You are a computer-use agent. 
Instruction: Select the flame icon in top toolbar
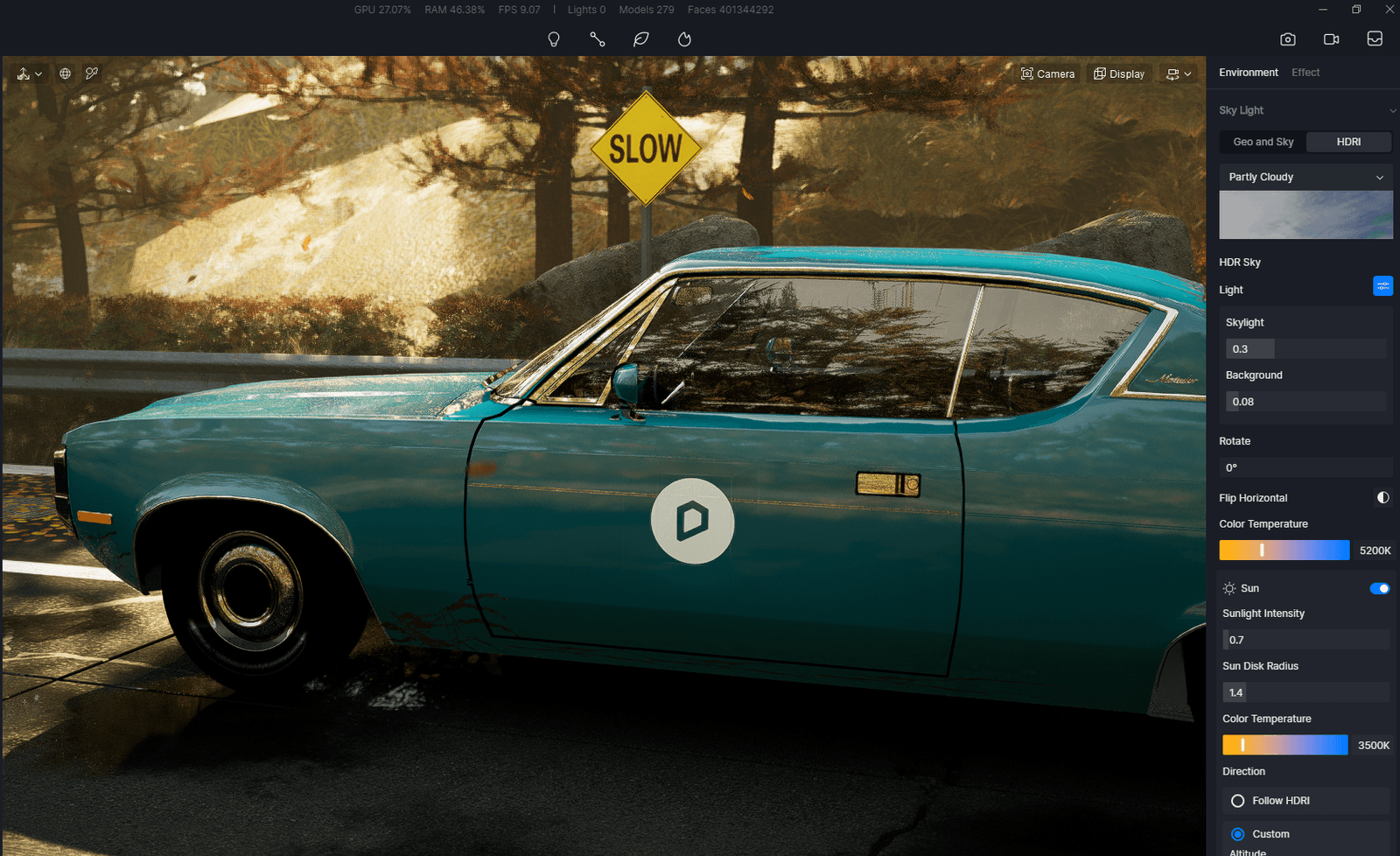point(683,39)
